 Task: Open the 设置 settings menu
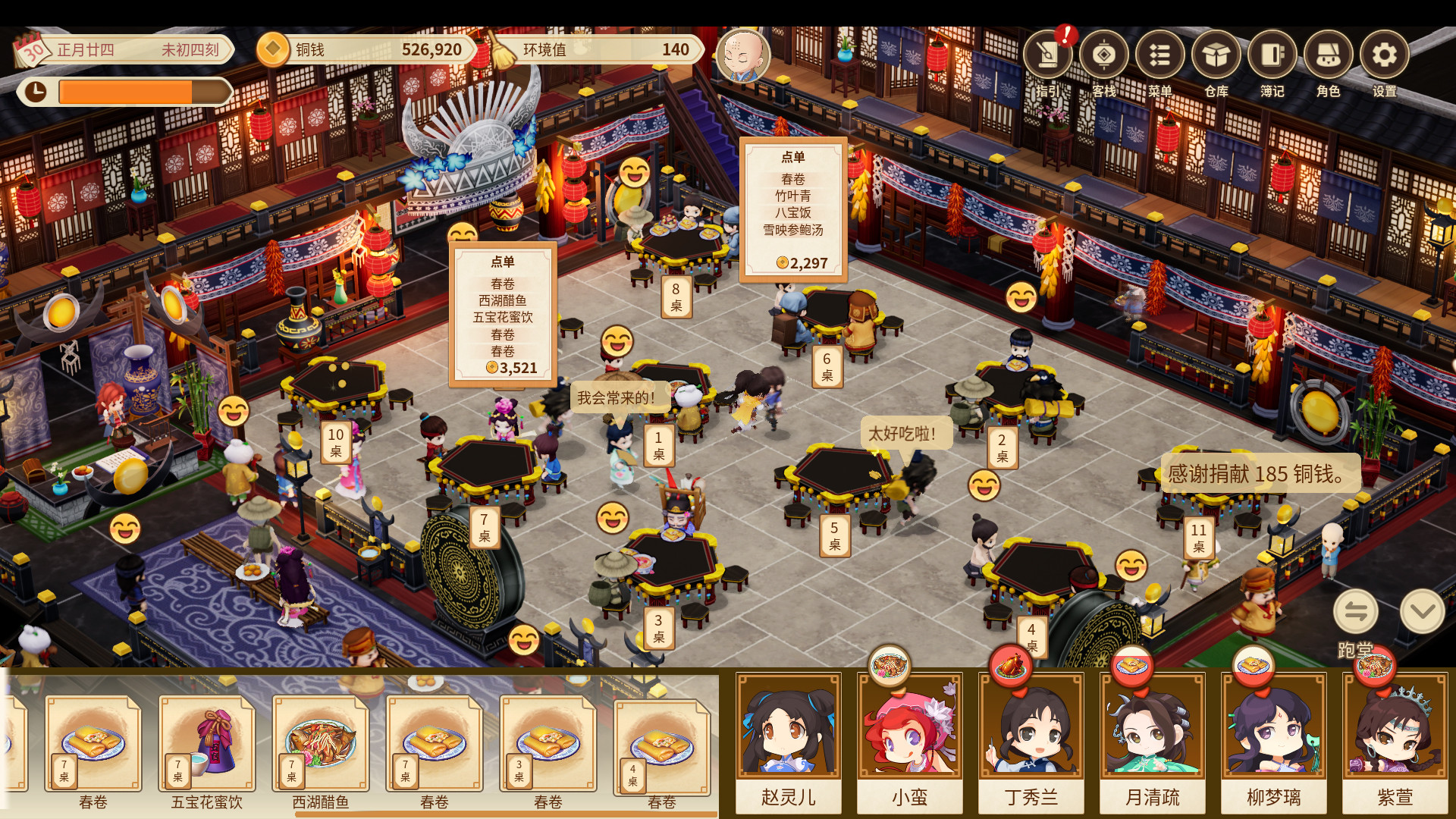click(1385, 55)
